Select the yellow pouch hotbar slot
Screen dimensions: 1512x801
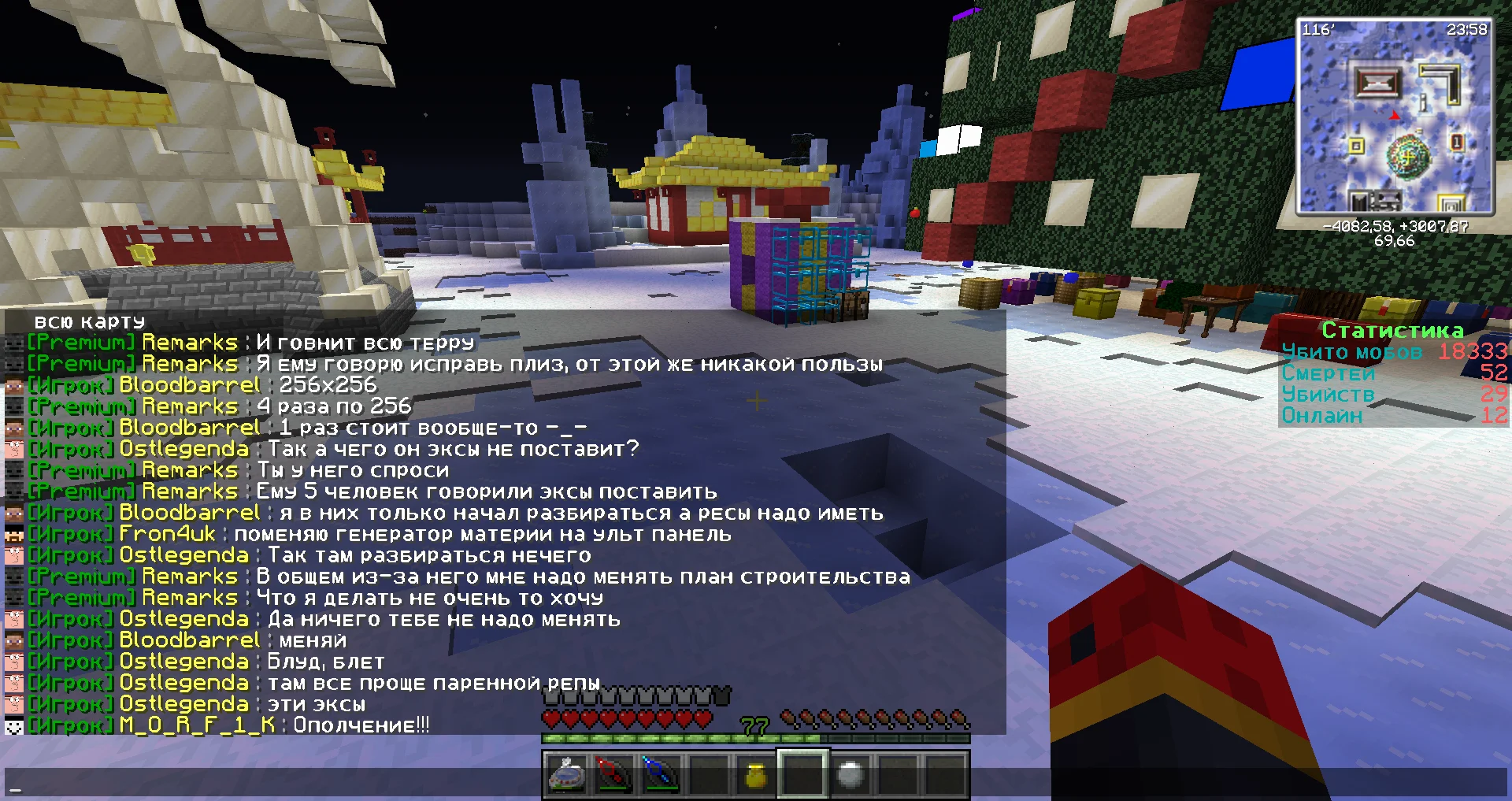point(755,775)
